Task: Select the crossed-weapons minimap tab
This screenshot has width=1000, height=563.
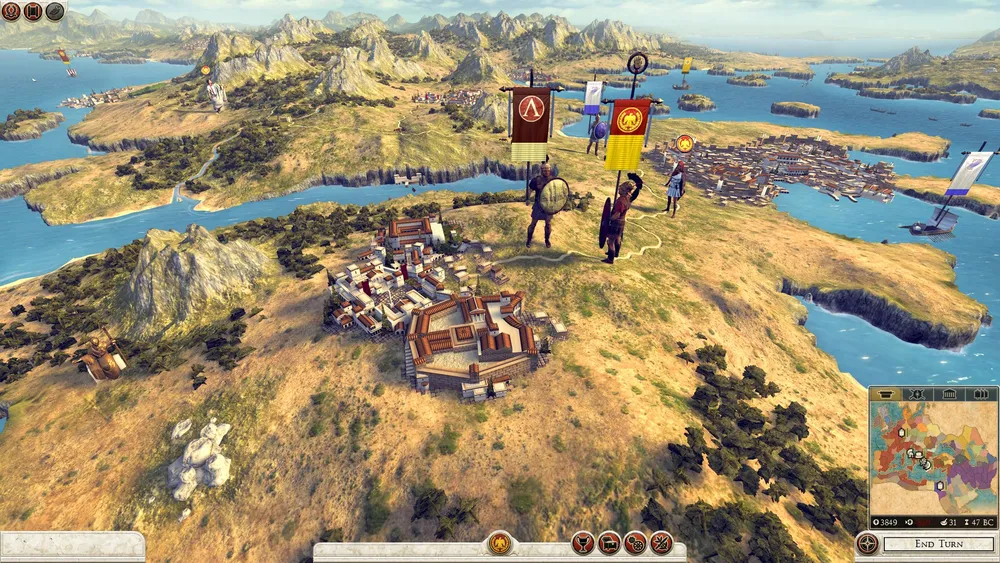Action: coord(917,394)
